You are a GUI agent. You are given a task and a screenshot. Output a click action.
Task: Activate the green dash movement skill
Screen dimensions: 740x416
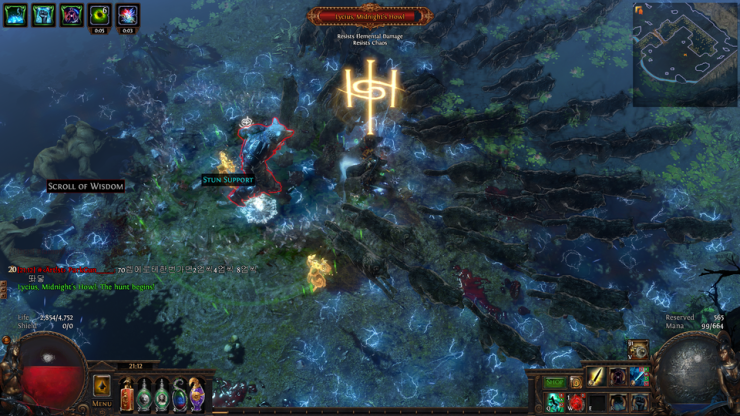click(555, 402)
